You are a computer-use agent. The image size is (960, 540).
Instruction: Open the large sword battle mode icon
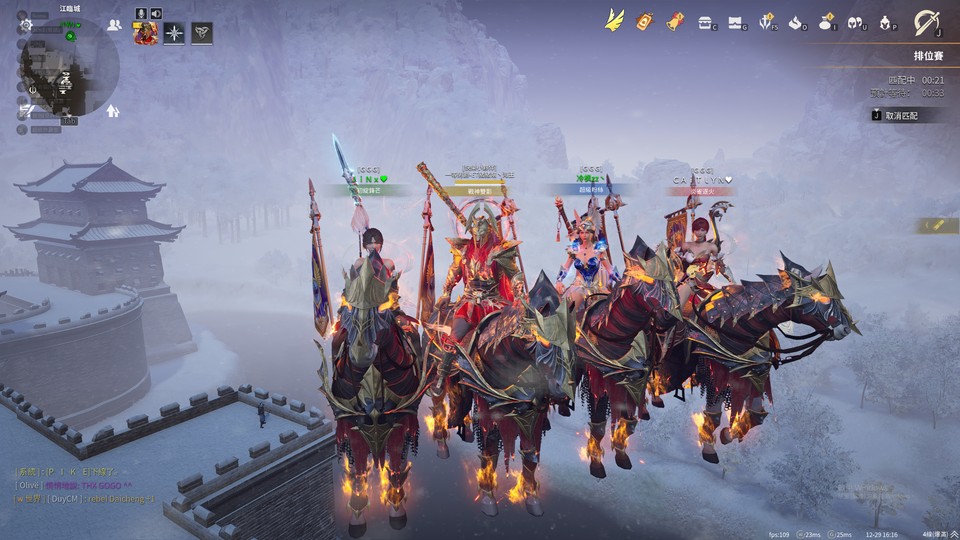coord(926,22)
